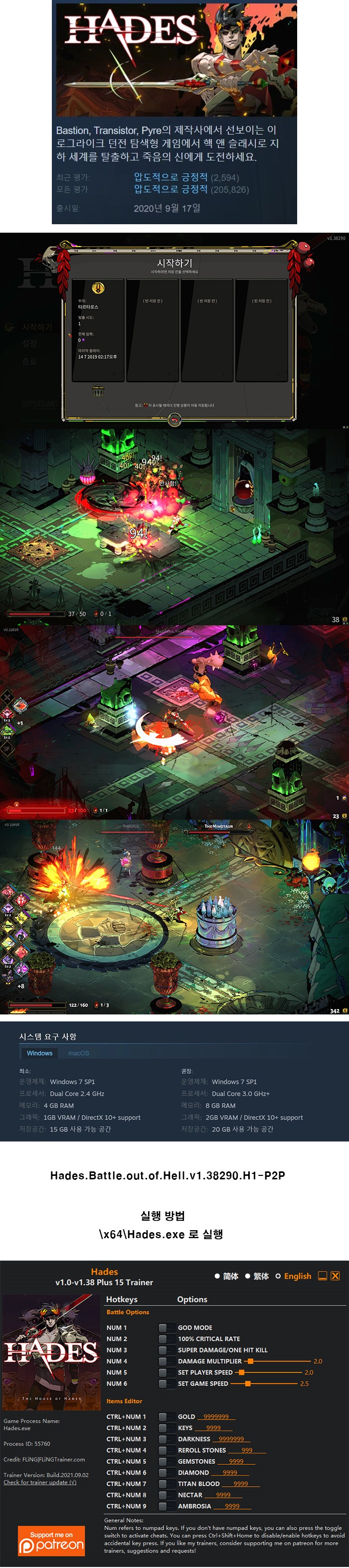The width and height of the screenshot is (349, 1568).
Task: Enable 100% CRITICAL RATE cheat
Action: click(x=163, y=1338)
